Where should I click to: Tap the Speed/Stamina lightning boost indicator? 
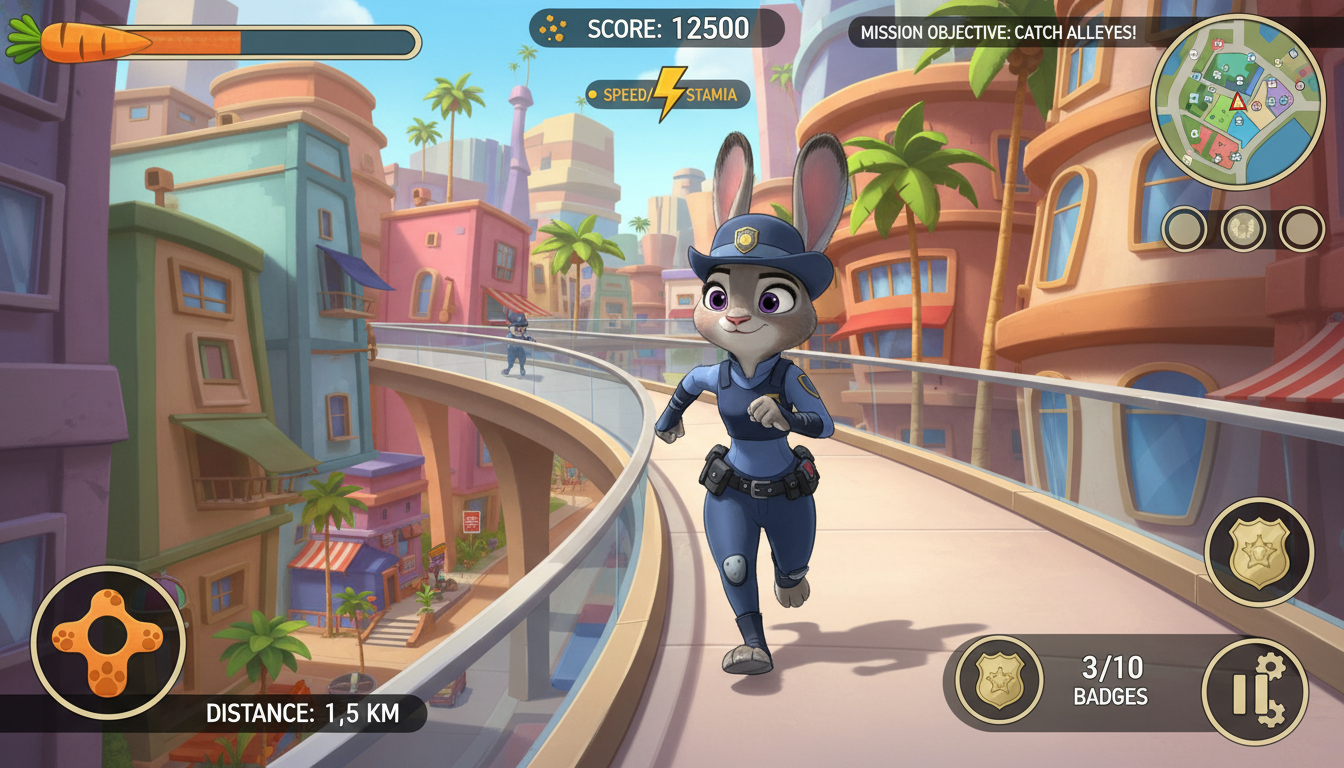point(668,95)
